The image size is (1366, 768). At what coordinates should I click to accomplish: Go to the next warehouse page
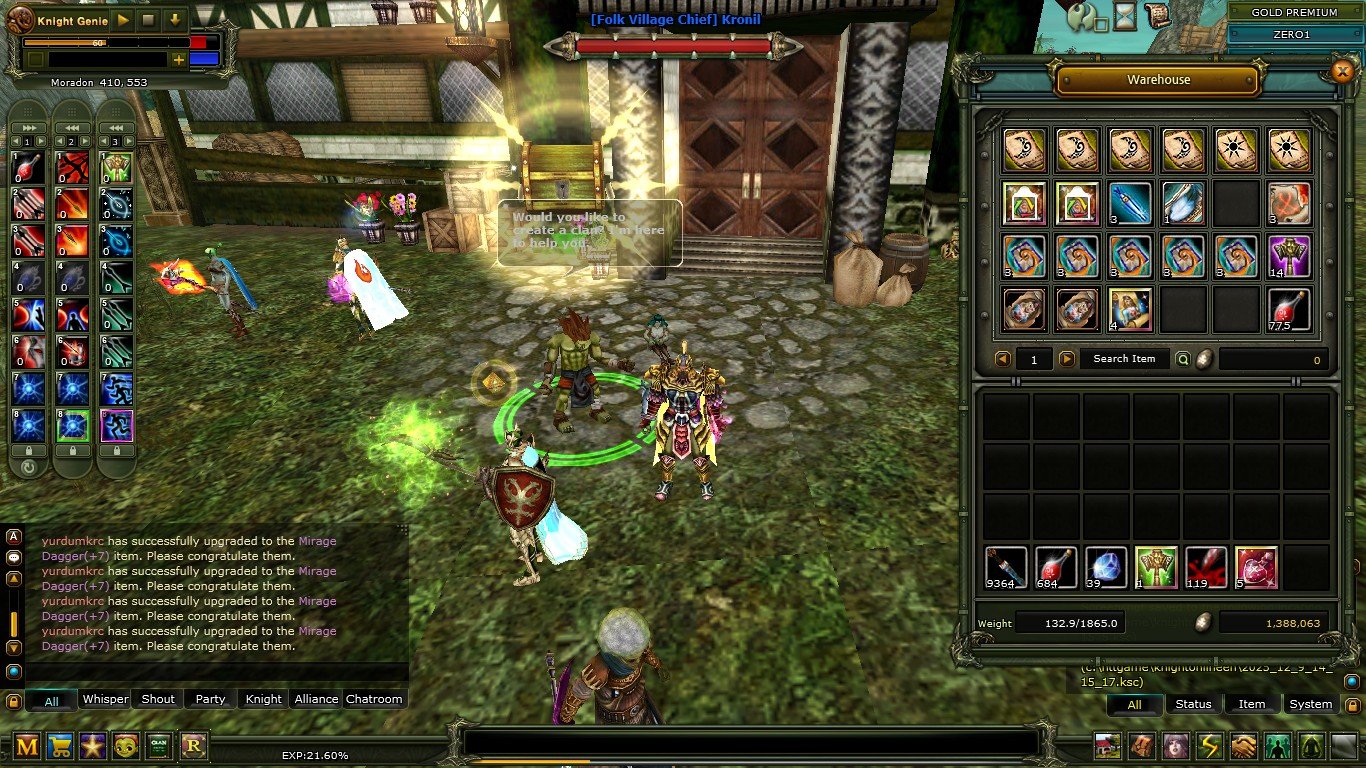(1067, 359)
